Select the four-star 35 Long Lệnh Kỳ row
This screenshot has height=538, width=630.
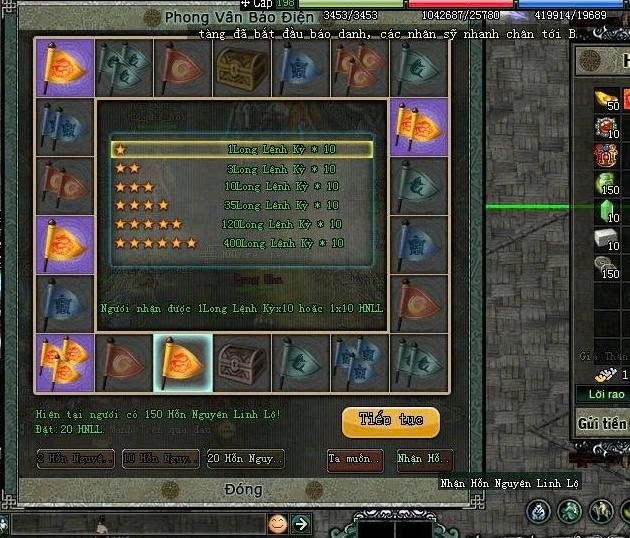point(242,205)
